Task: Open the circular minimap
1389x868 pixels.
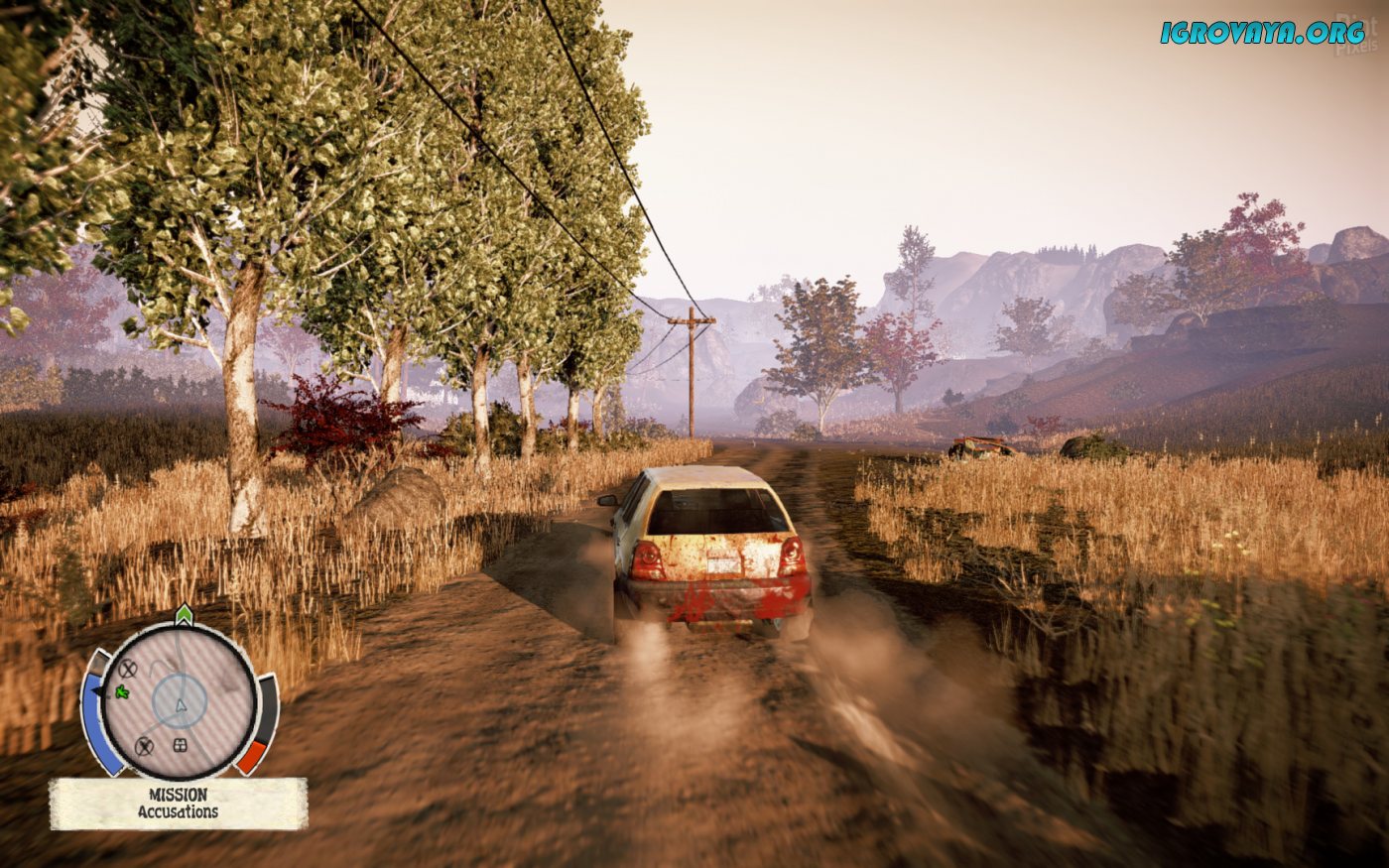Action: (x=180, y=700)
